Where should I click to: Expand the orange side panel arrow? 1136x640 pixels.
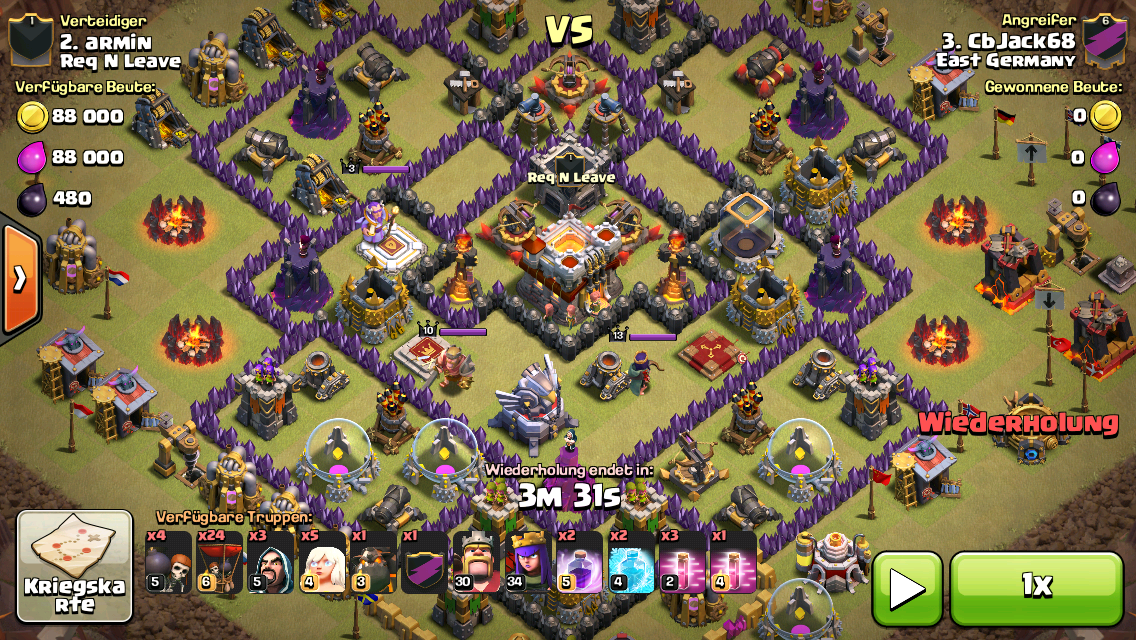coord(20,279)
